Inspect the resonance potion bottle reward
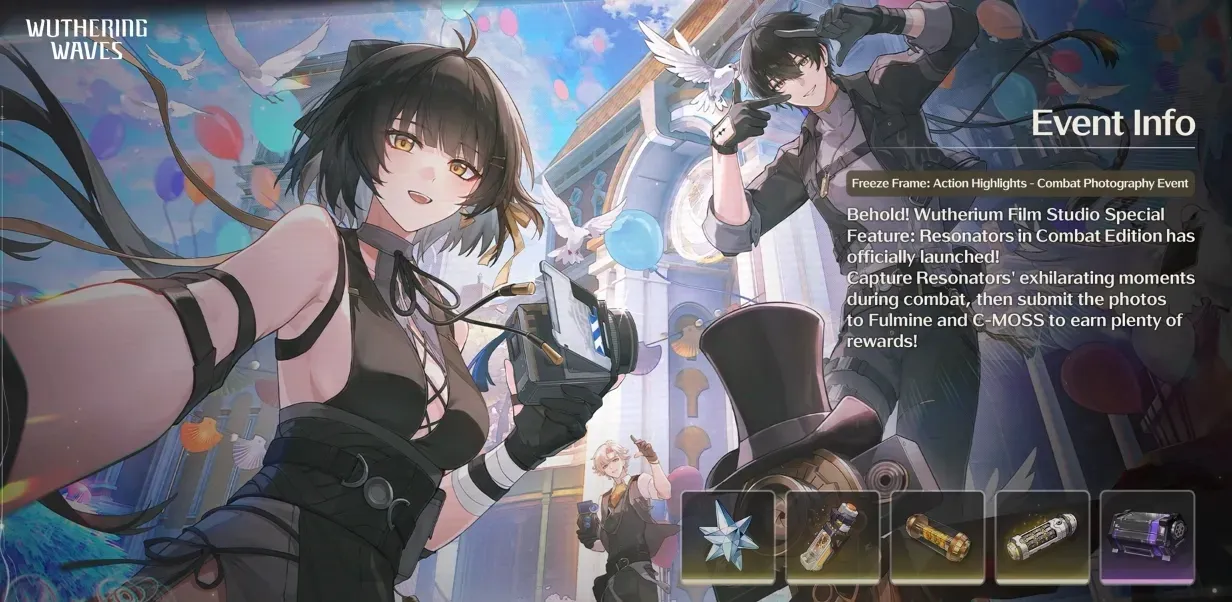Viewport: 1232px width, 602px height. [833, 537]
